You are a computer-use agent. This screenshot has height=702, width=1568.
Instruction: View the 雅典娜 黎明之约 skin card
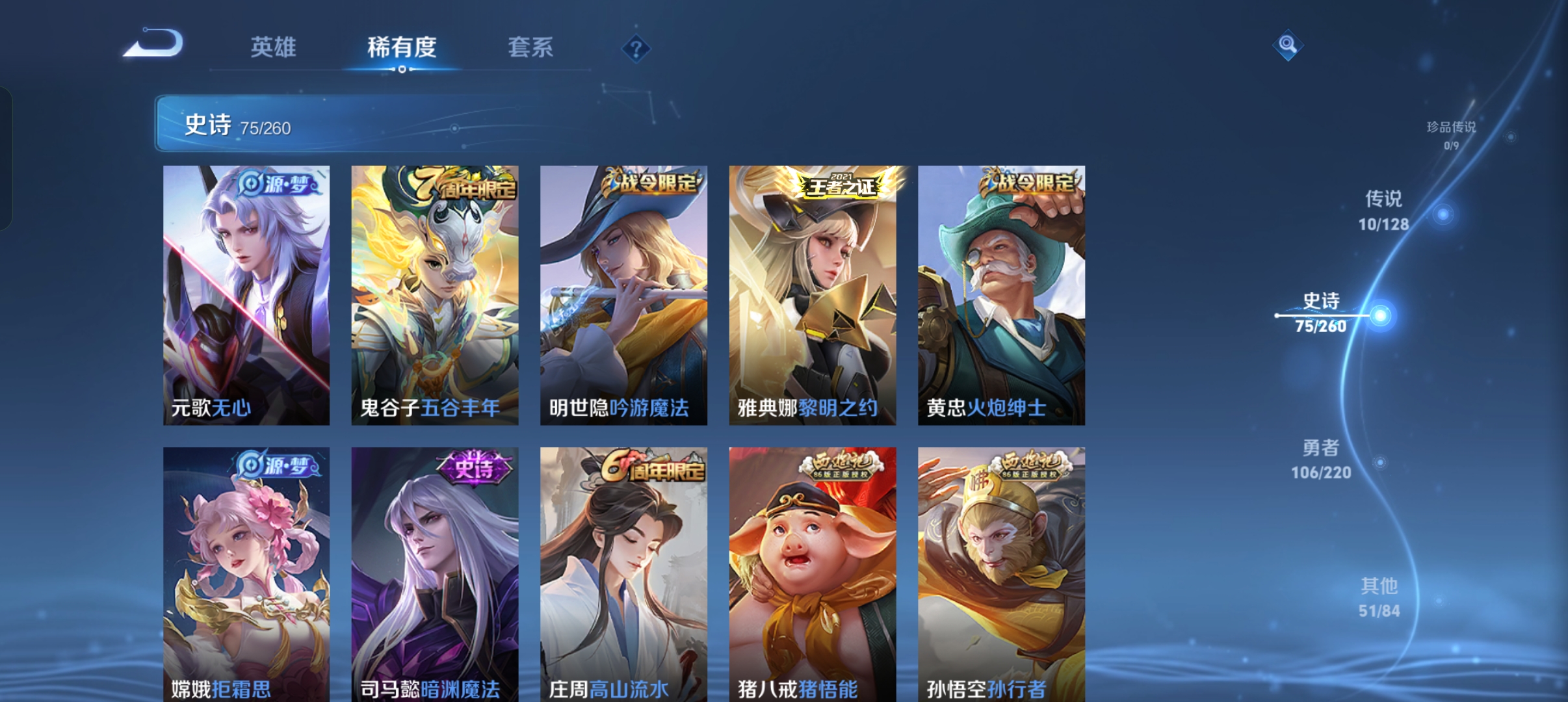click(813, 295)
